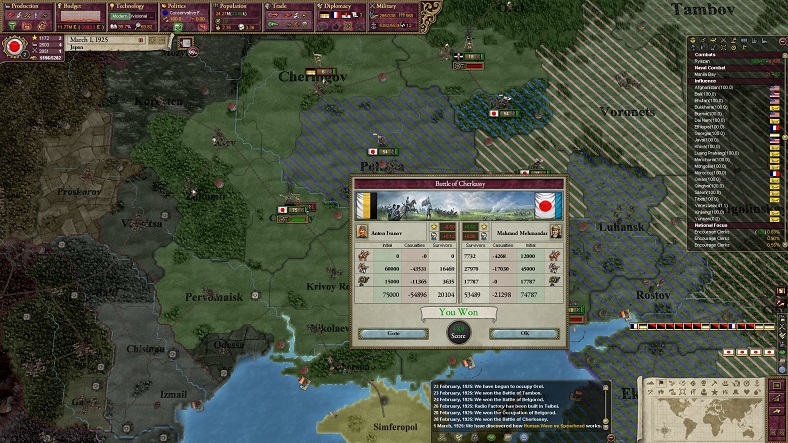Screen dimensions: 788x443
Task: Open Mahmud Mehmandar's leader portrait
Action: click(555, 232)
